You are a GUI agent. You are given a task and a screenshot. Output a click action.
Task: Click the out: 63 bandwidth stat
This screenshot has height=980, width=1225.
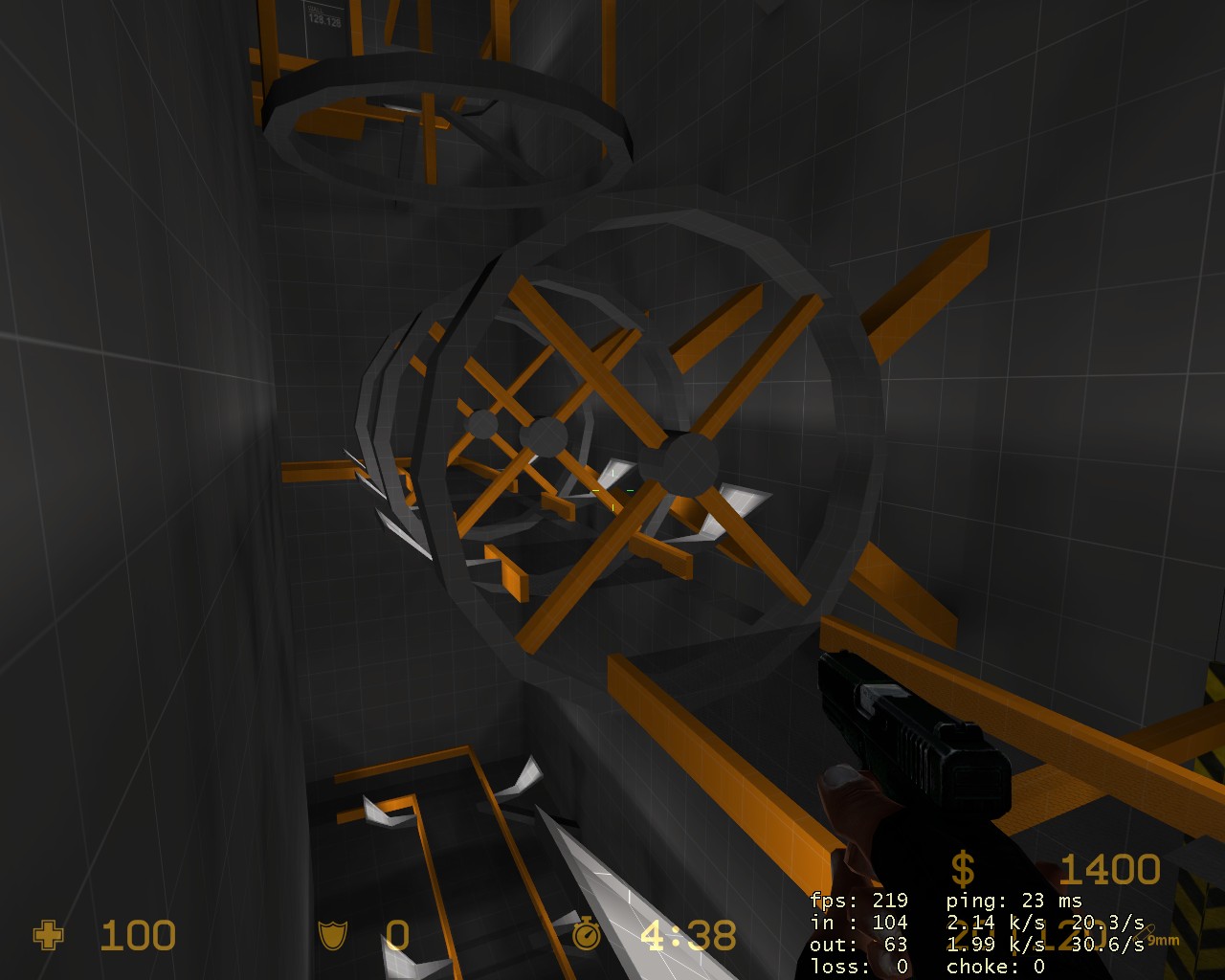[x=859, y=945]
